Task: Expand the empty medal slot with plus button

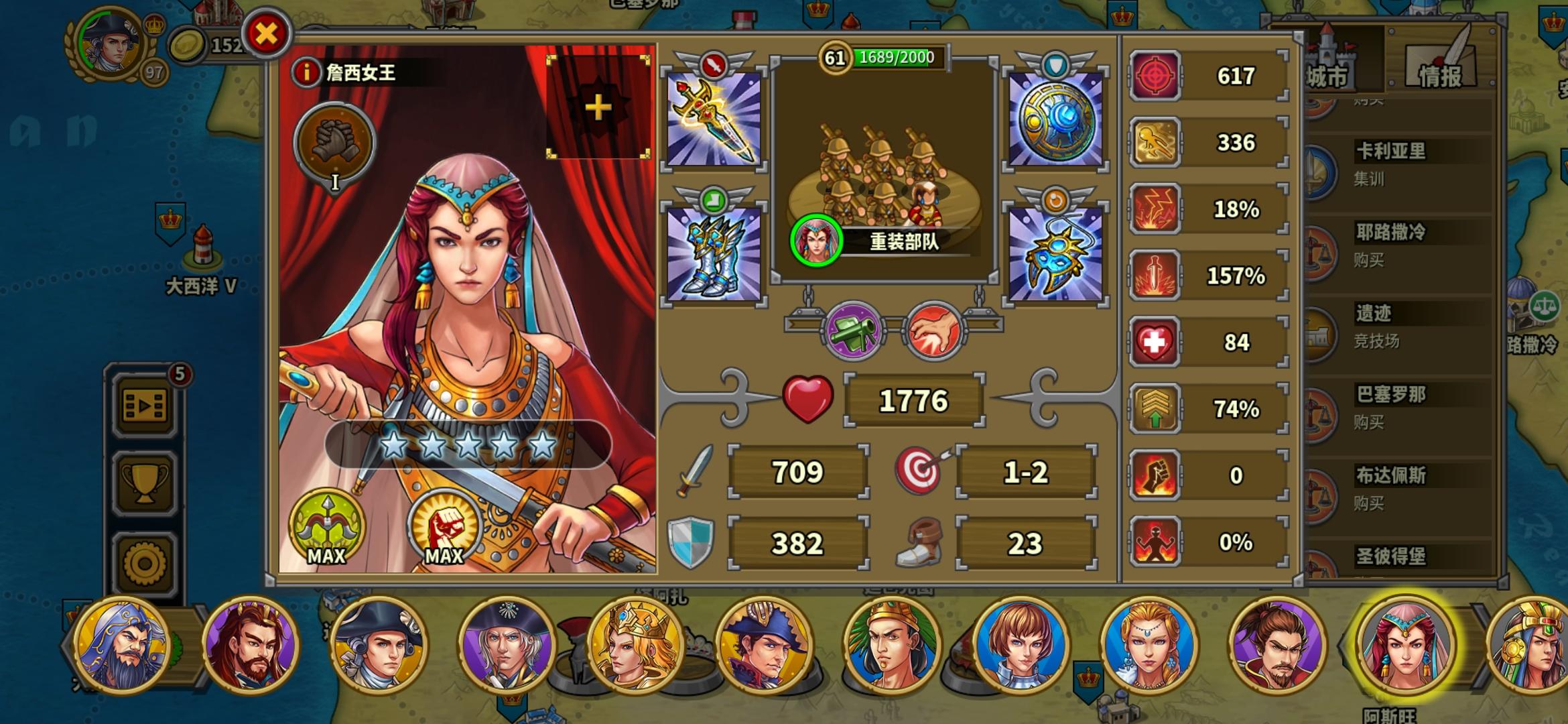Action: click(x=598, y=107)
